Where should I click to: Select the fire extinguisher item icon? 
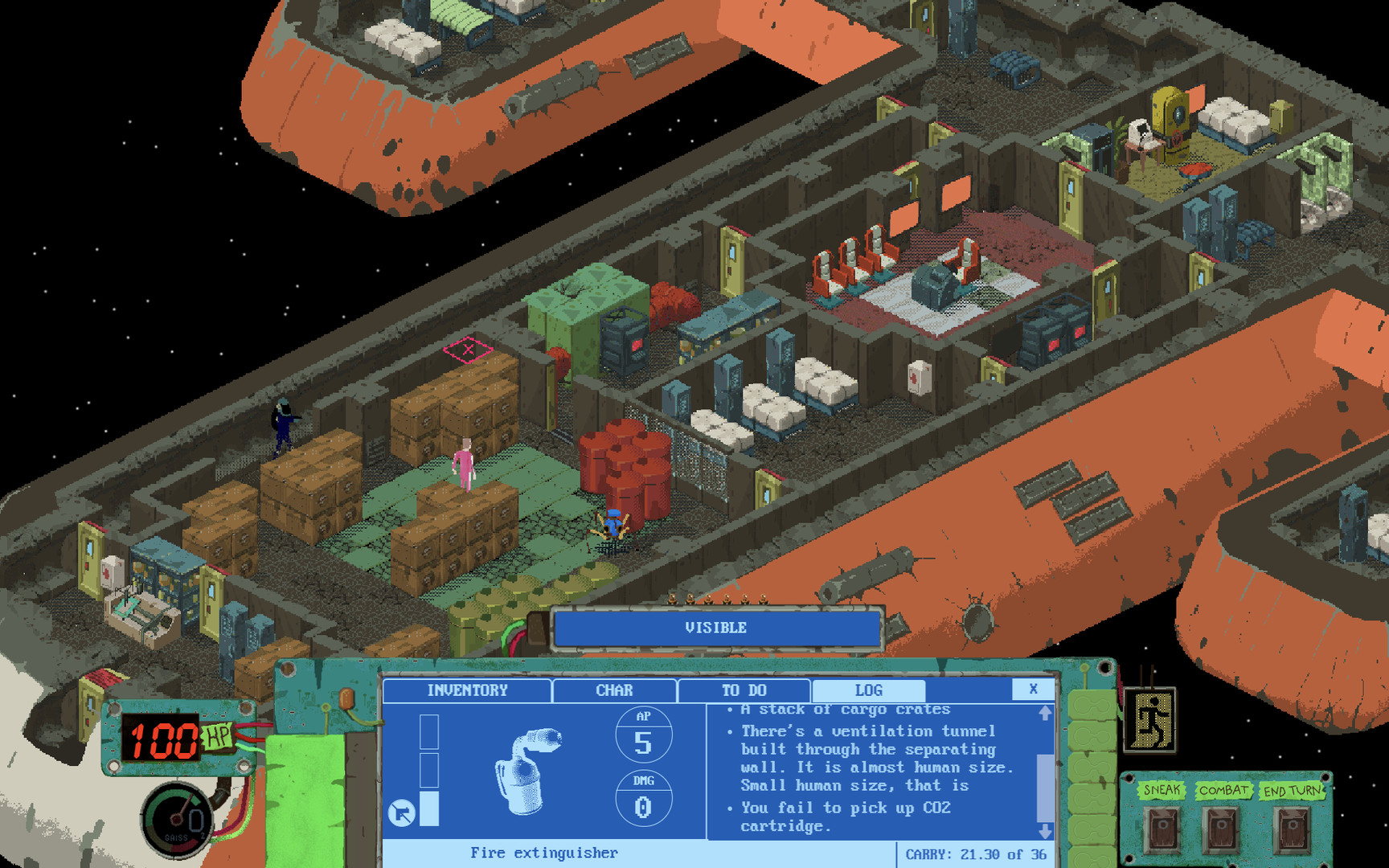(x=531, y=772)
